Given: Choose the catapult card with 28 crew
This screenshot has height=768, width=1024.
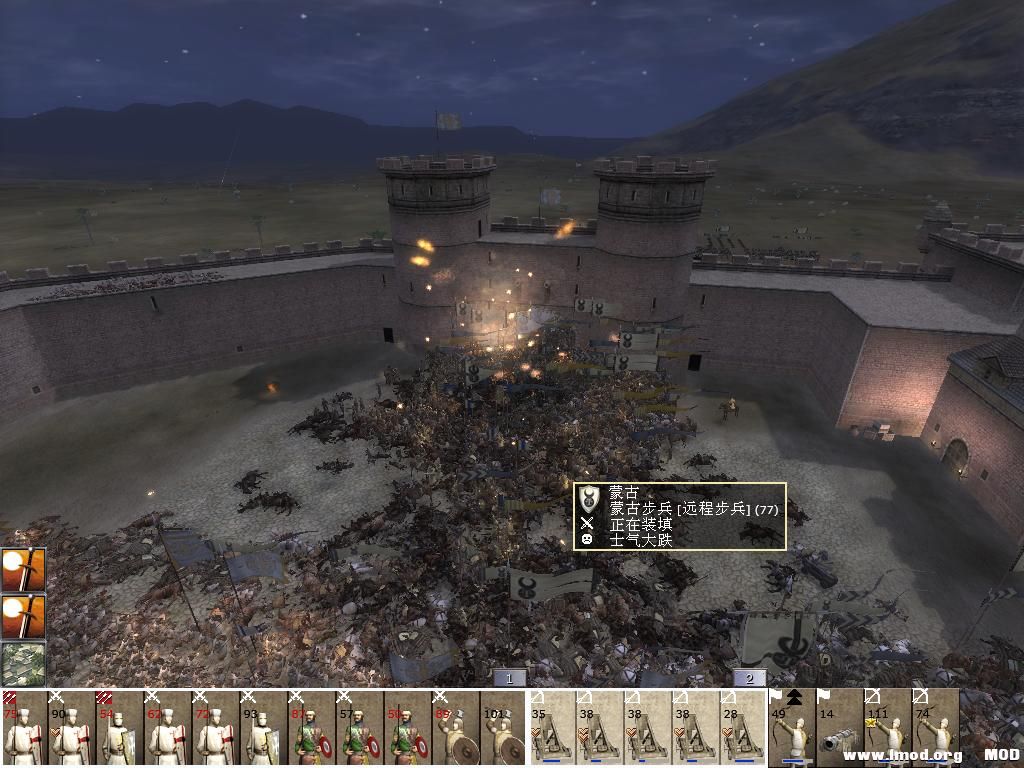Looking at the screenshot, I should point(743,728).
